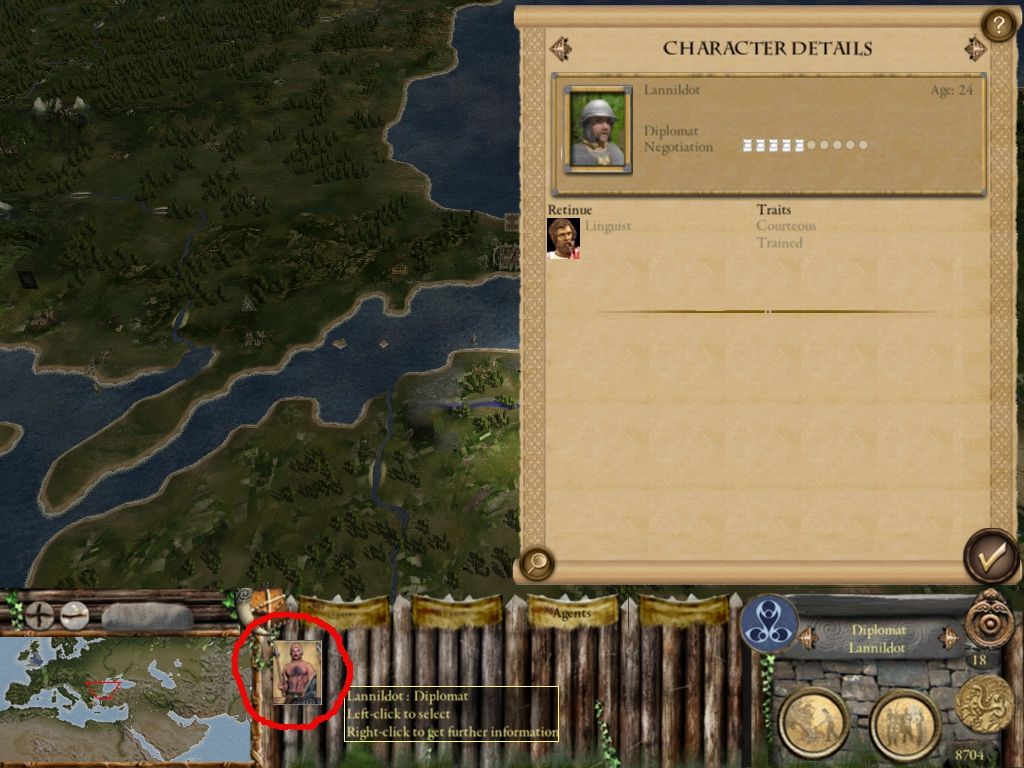Go to next character using the scroll's right arrow
The width and height of the screenshot is (1024, 768).
point(975,48)
